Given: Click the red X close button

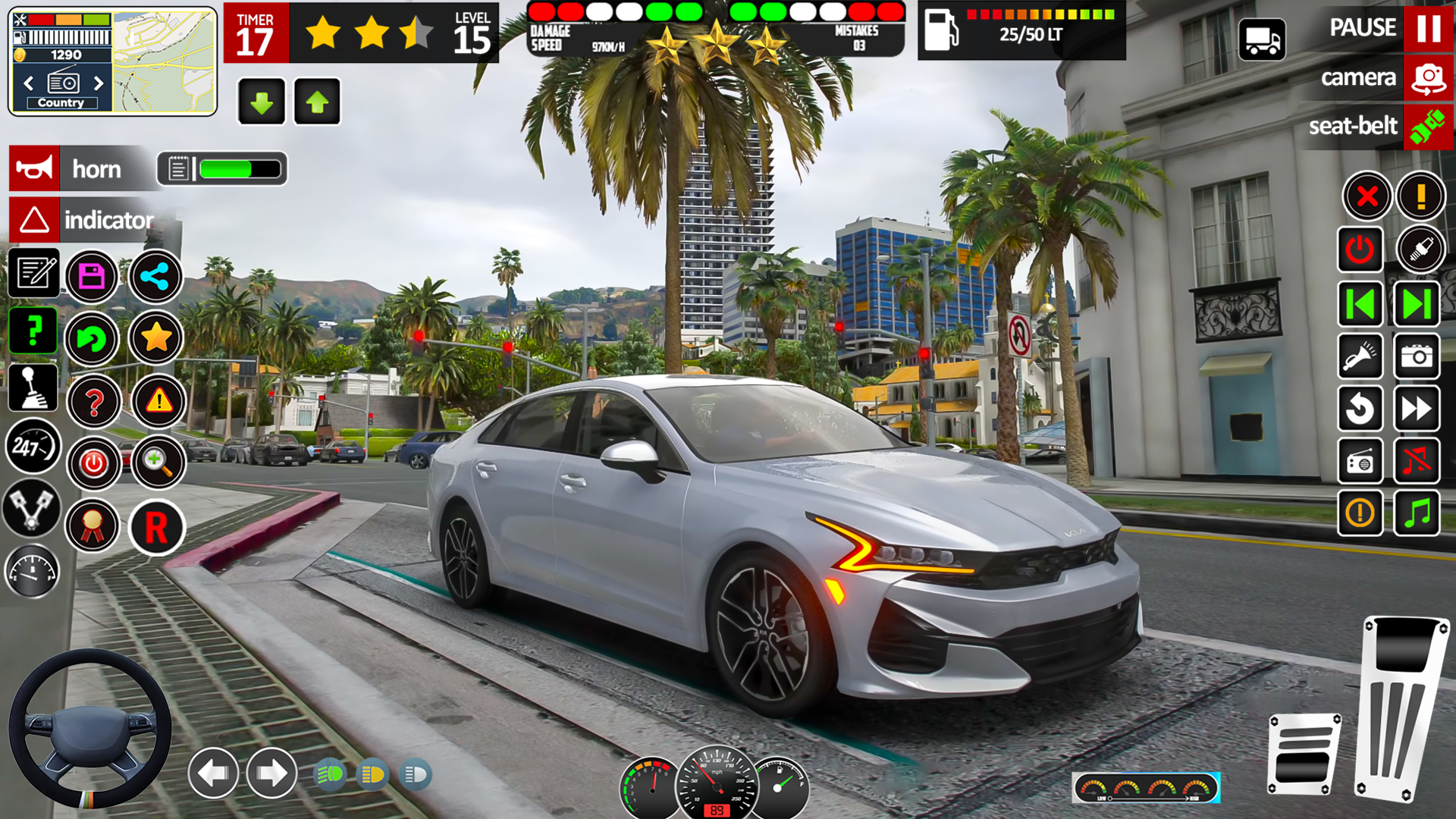Looking at the screenshot, I should click(x=1367, y=197).
